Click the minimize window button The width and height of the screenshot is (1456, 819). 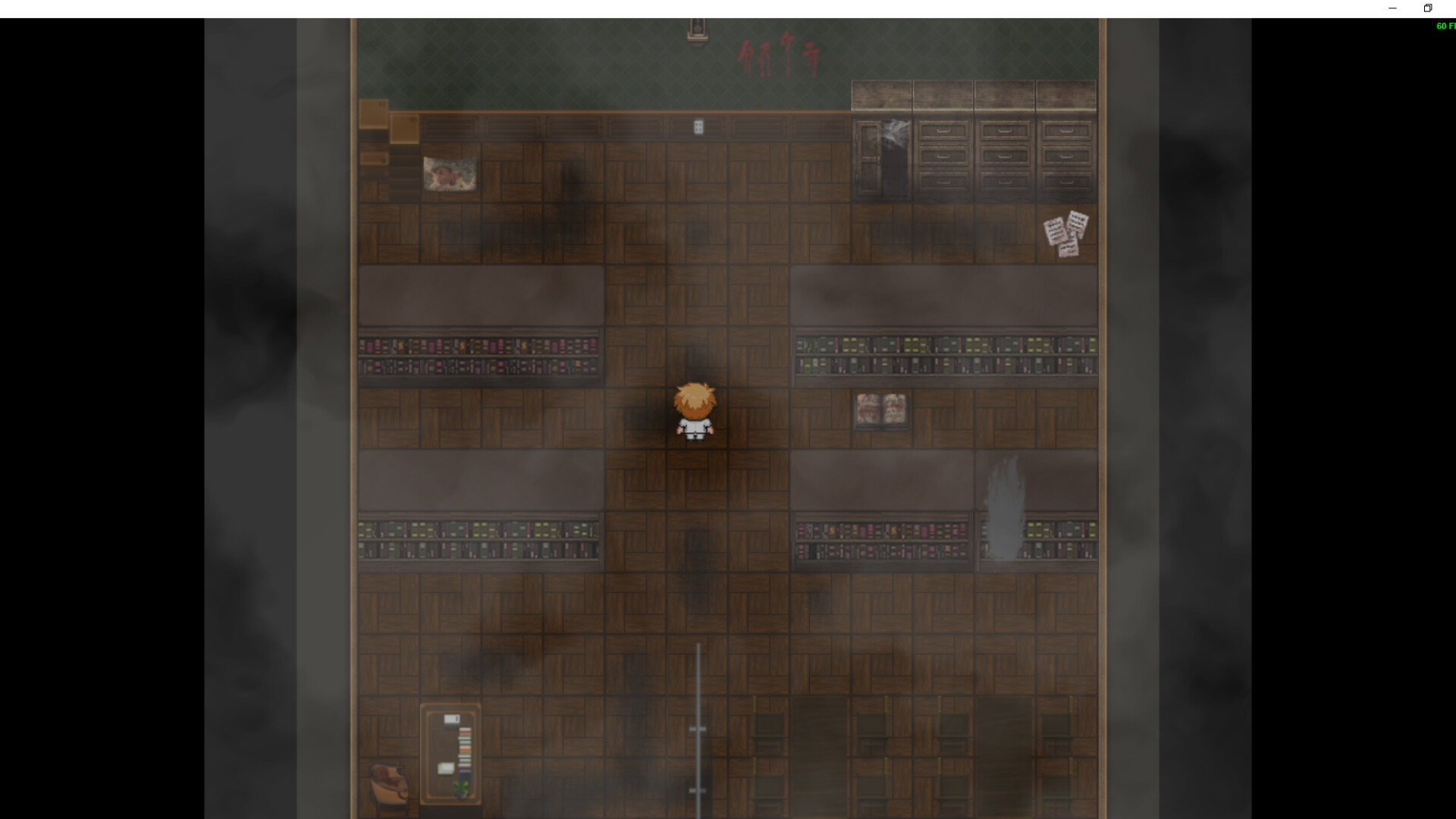click(1393, 8)
